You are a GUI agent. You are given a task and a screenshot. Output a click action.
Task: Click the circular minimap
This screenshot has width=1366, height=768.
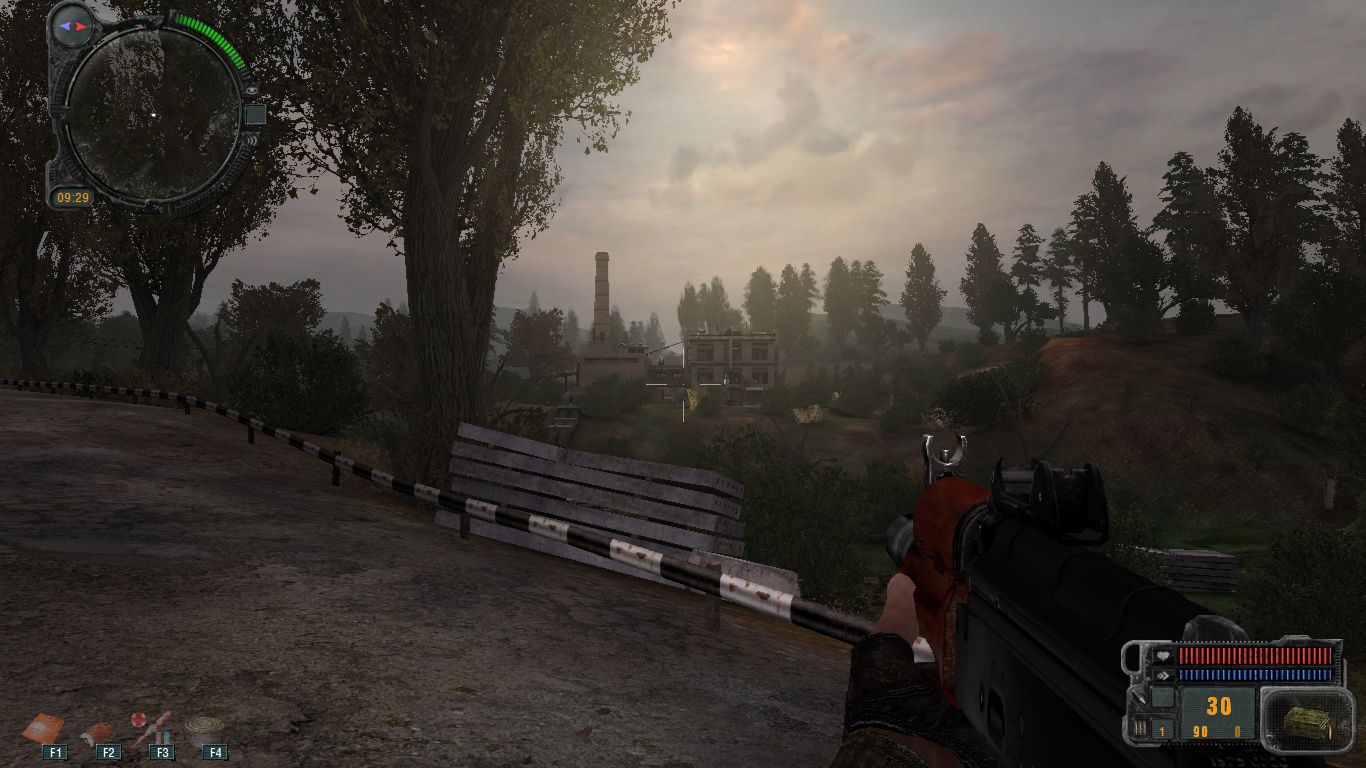[x=153, y=113]
